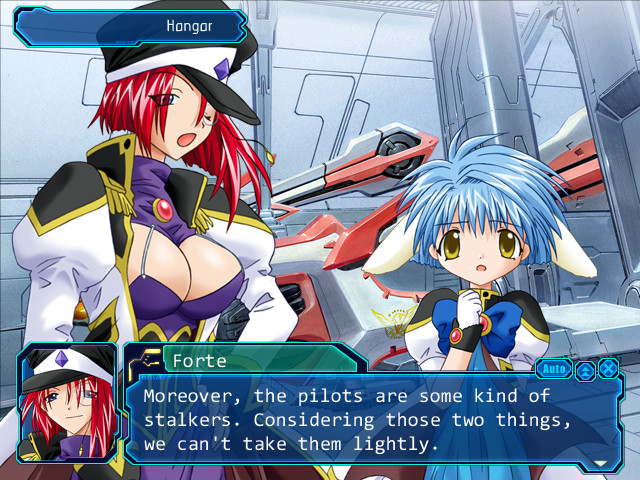Open the backlog with the double-arrow button
This screenshot has height=480, width=640.
point(585,369)
